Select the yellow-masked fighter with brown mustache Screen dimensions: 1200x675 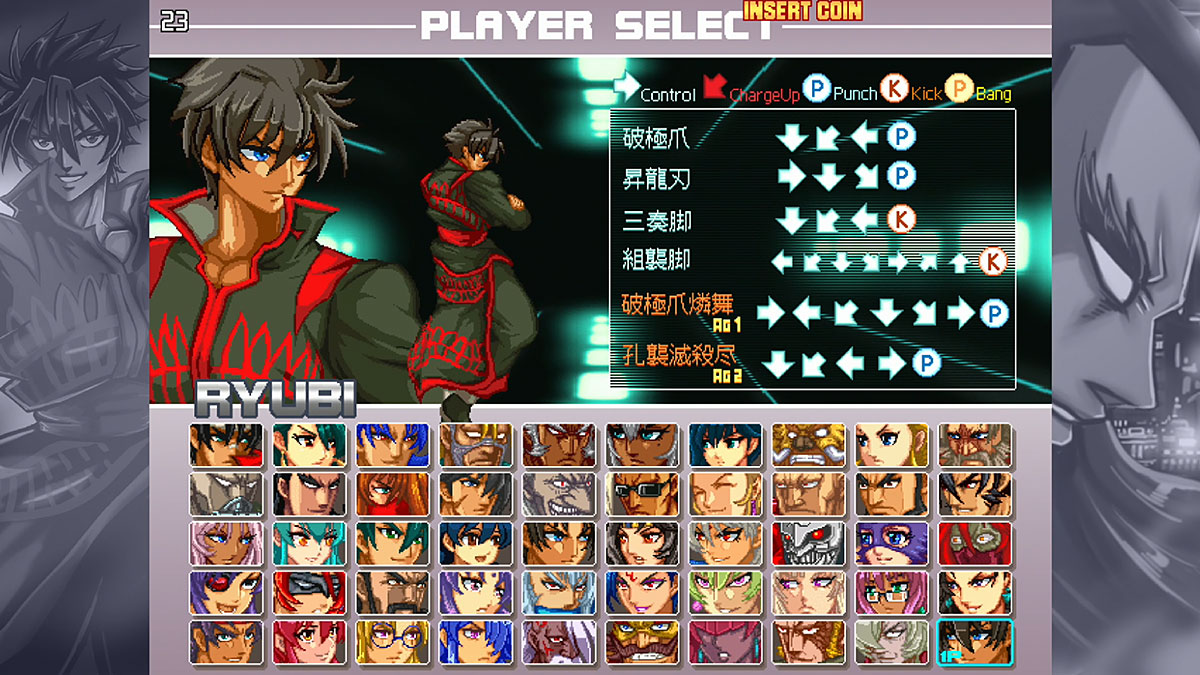[x=641, y=642]
